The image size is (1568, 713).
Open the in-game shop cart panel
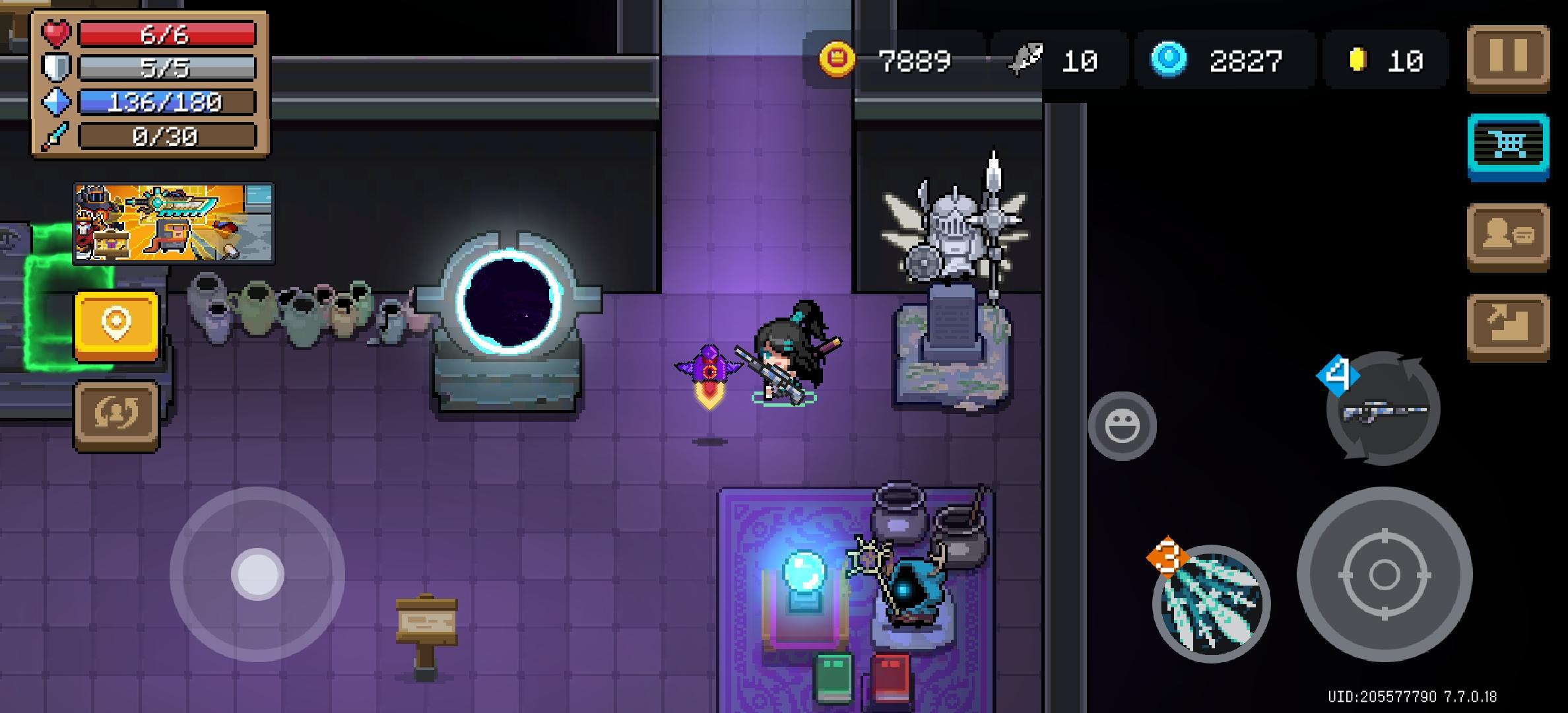pos(1510,145)
